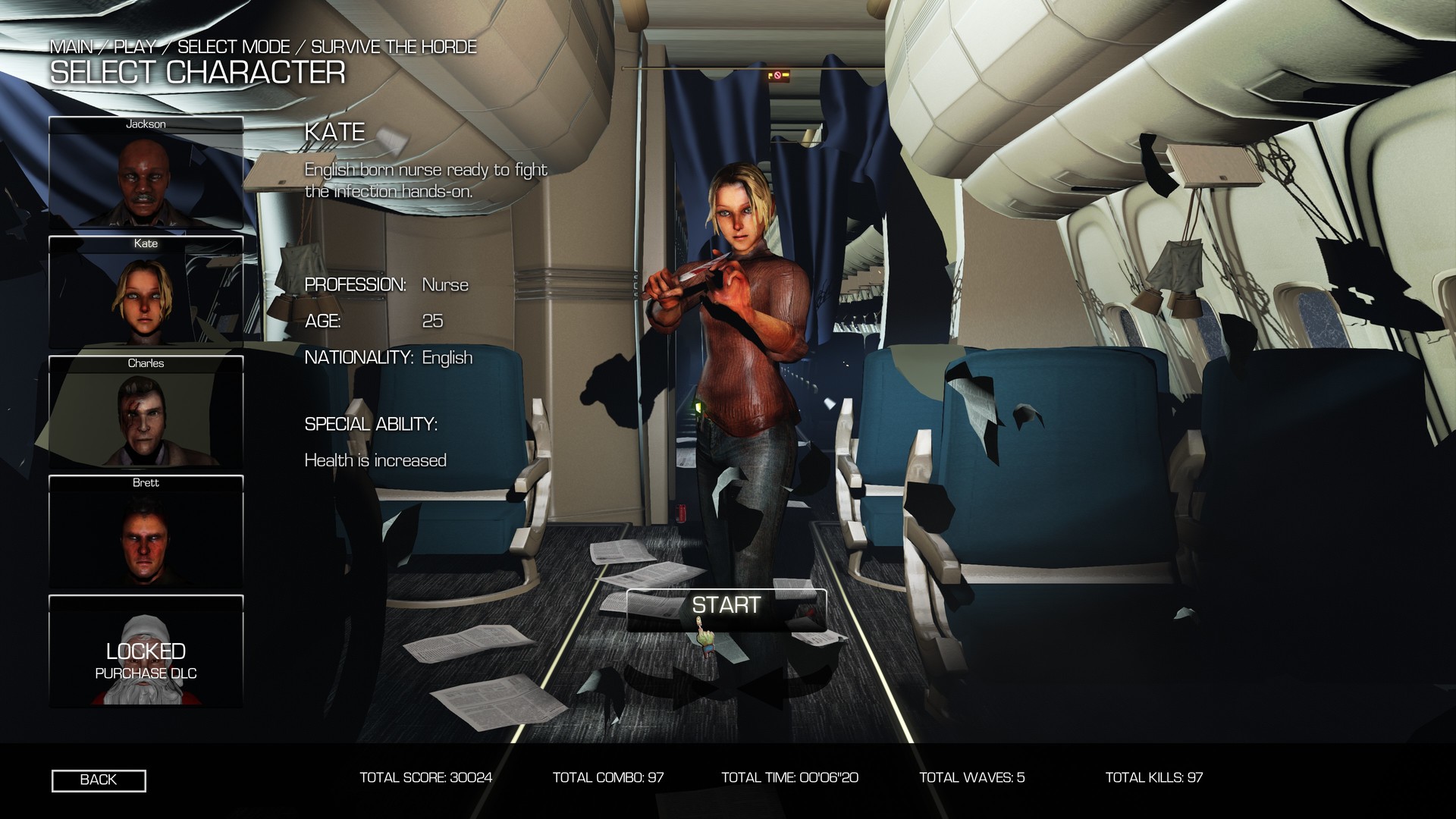Click PURCHASE DLC in the locked slot
The height and width of the screenshot is (819, 1456).
146,673
